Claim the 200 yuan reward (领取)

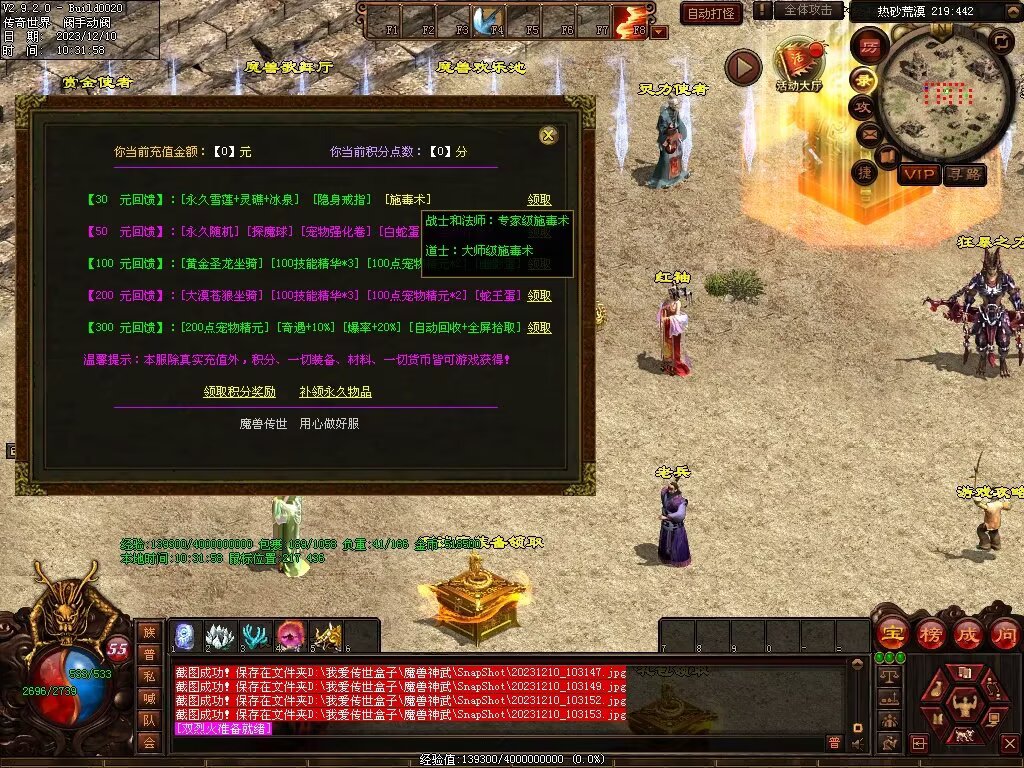[539, 296]
